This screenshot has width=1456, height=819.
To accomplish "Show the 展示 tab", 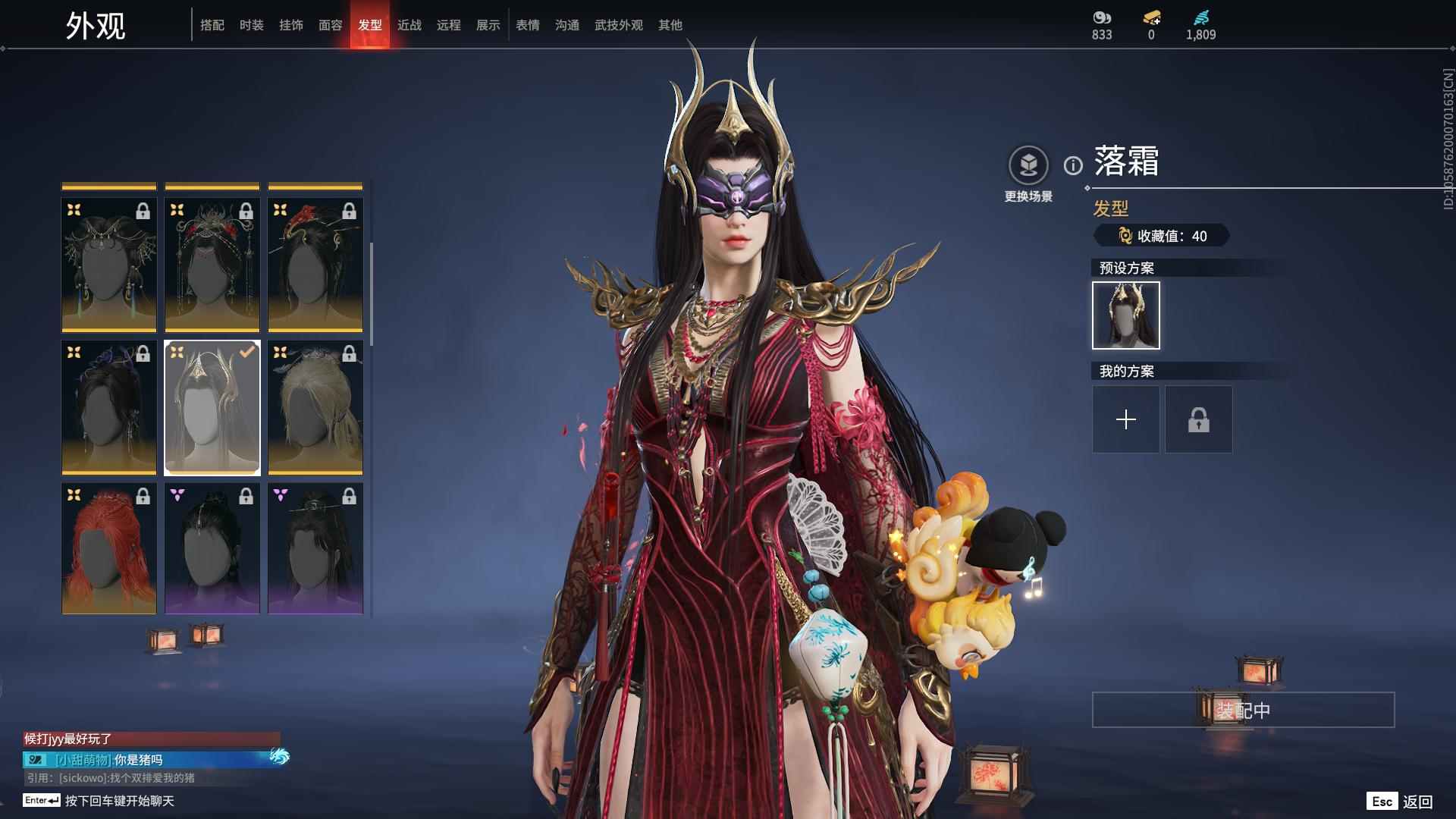I will click(x=488, y=25).
